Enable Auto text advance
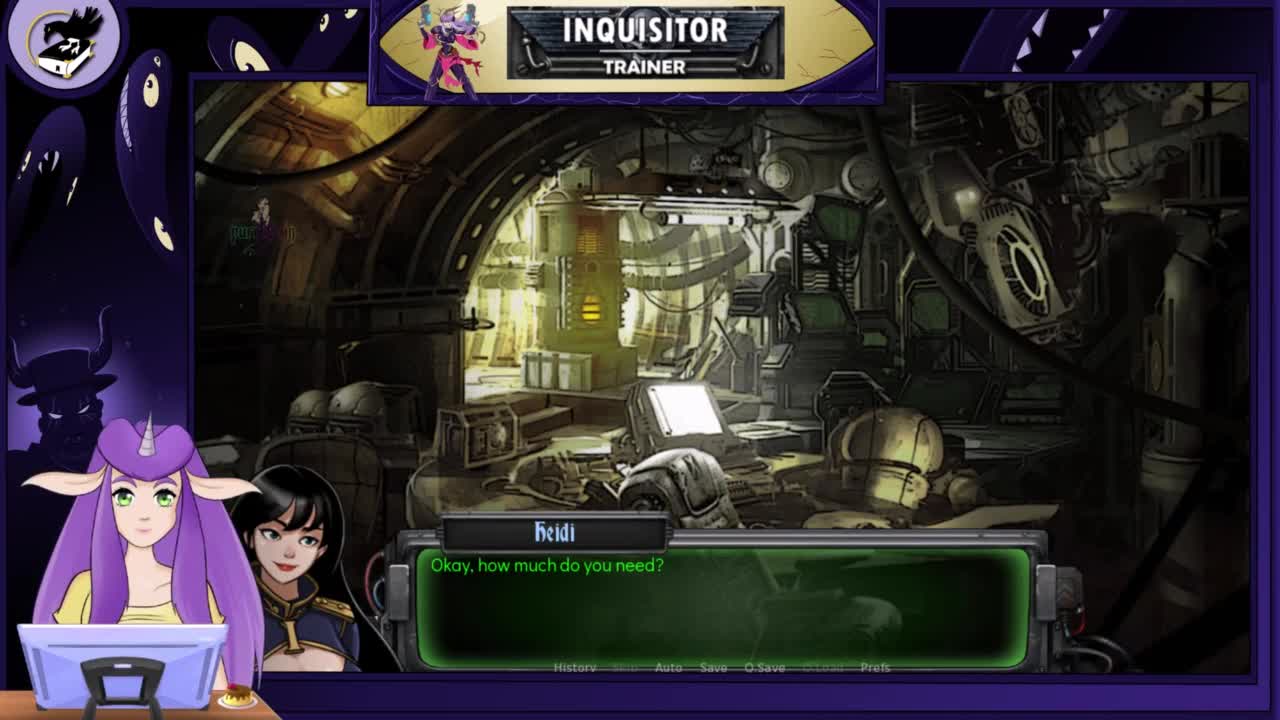This screenshot has height=720, width=1280. coord(668,667)
